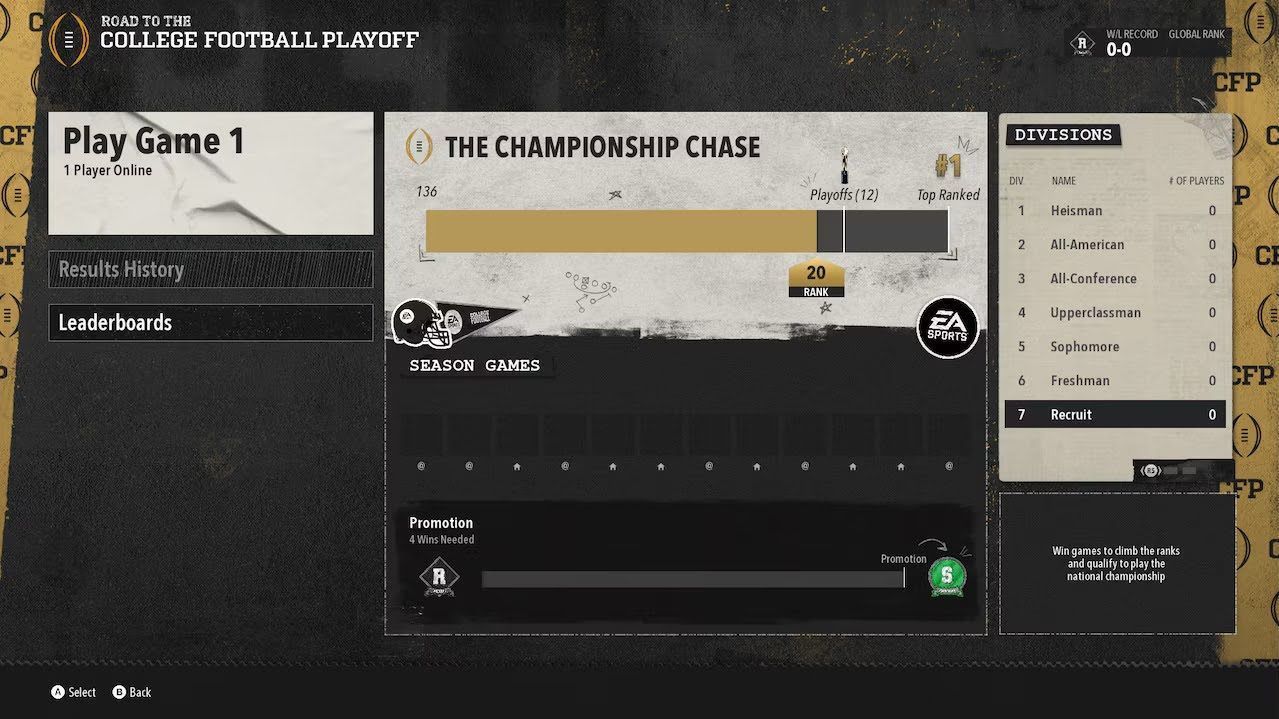Screen dimensions: 1279x719
Task: Open the Leaderboards menu entry
Action: click(211, 322)
